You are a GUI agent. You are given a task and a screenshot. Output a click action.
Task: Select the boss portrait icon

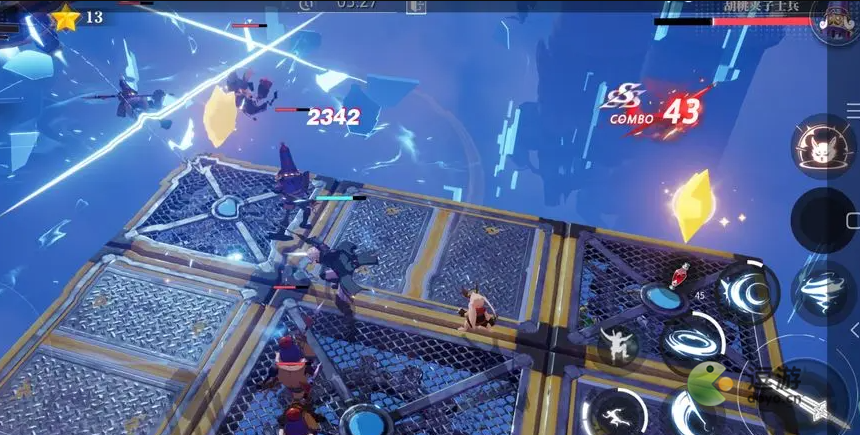pos(834,22)
